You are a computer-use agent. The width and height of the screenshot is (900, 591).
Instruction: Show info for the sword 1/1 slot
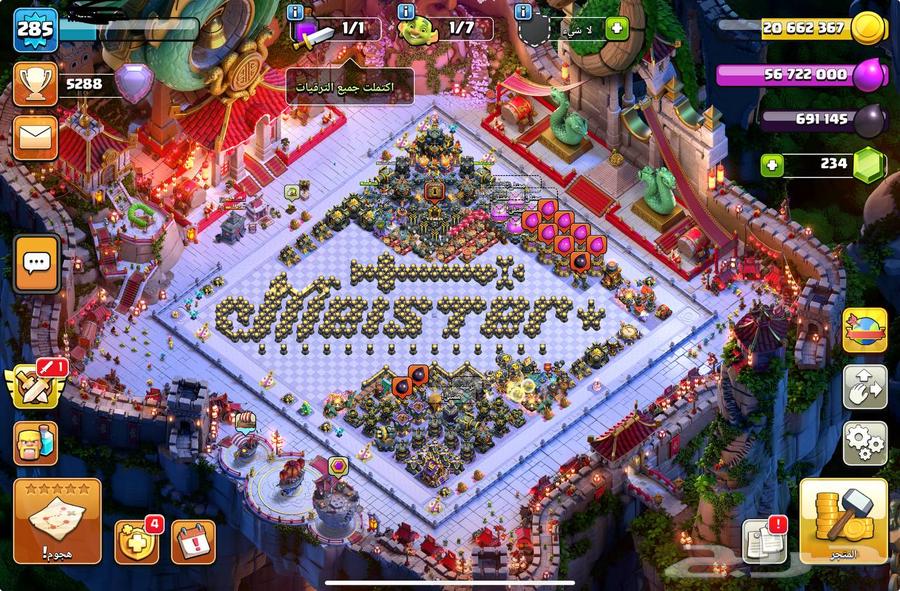click(294, 12)
